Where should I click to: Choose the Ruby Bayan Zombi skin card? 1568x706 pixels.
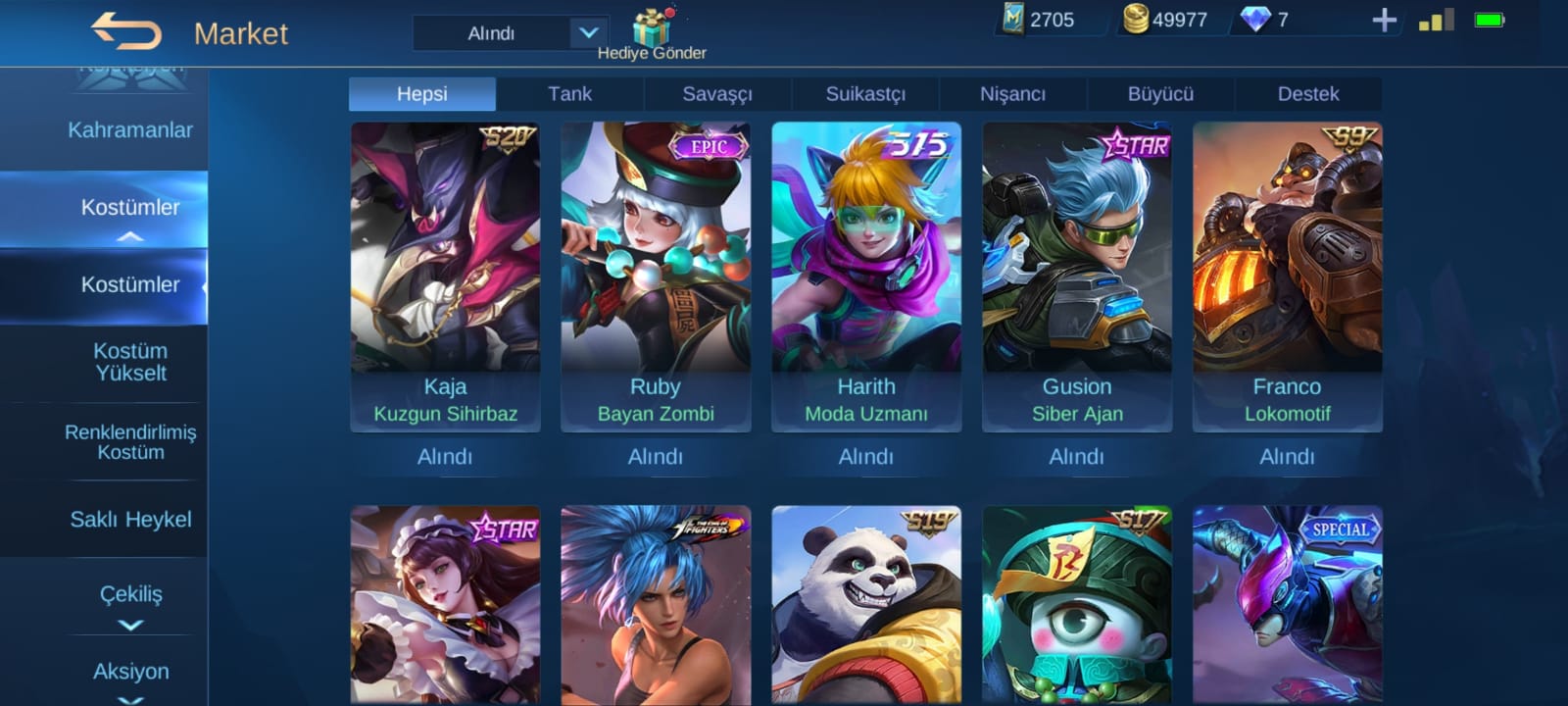tap(656, 275)
